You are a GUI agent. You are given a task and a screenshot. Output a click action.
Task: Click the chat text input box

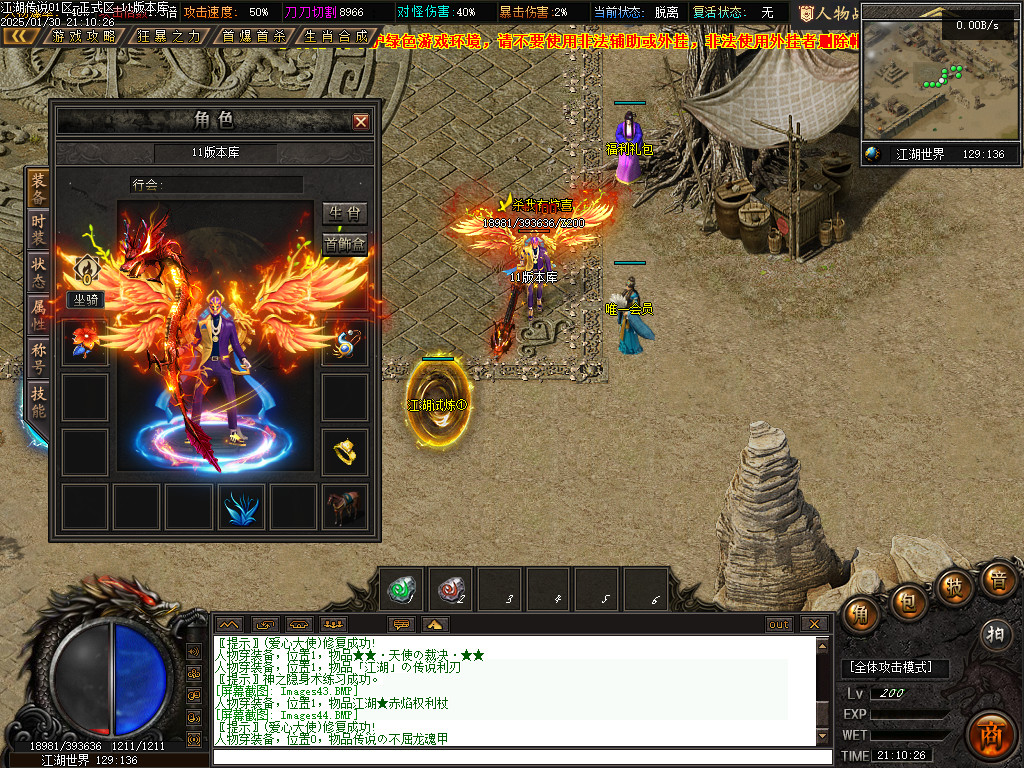coord(520,757)
